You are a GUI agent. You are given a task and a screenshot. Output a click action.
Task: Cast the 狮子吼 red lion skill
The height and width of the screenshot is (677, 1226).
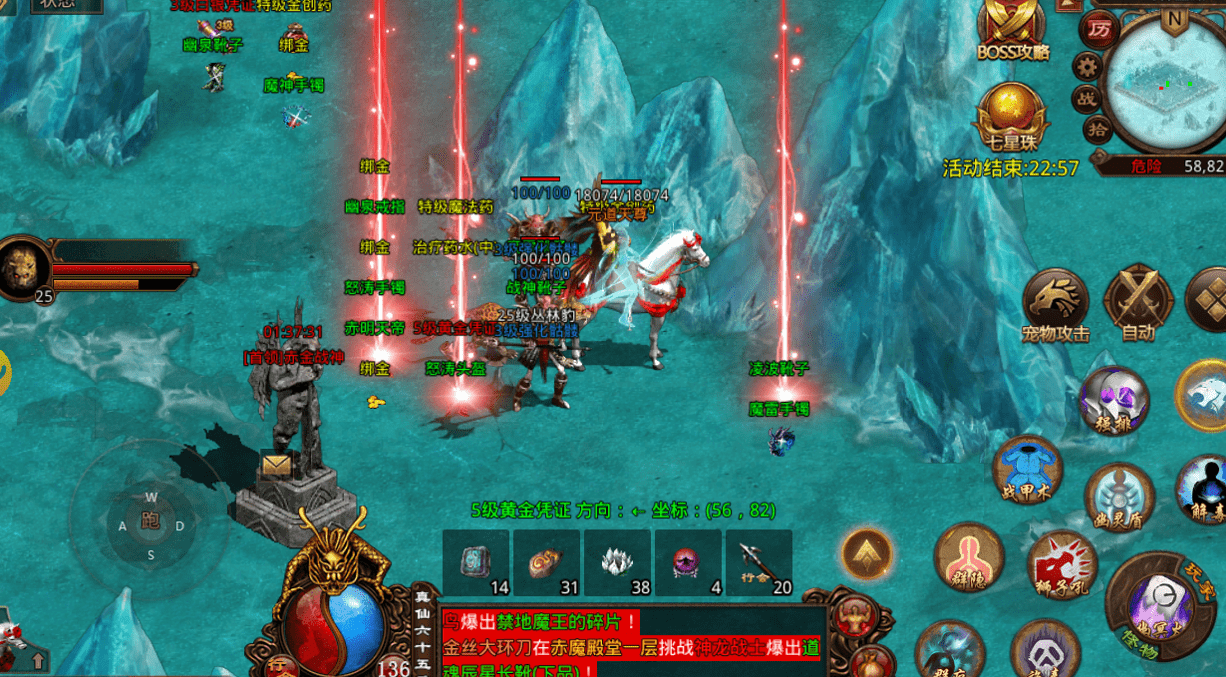point(1062,565)
